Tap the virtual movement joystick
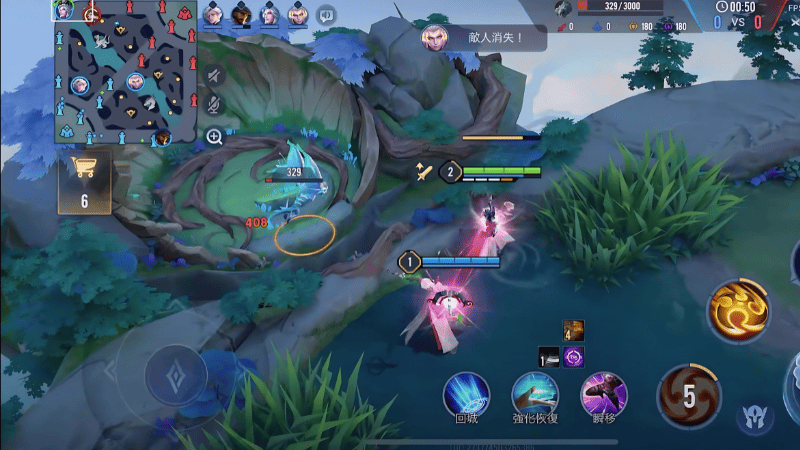800x450 pixels. [176, 377]
